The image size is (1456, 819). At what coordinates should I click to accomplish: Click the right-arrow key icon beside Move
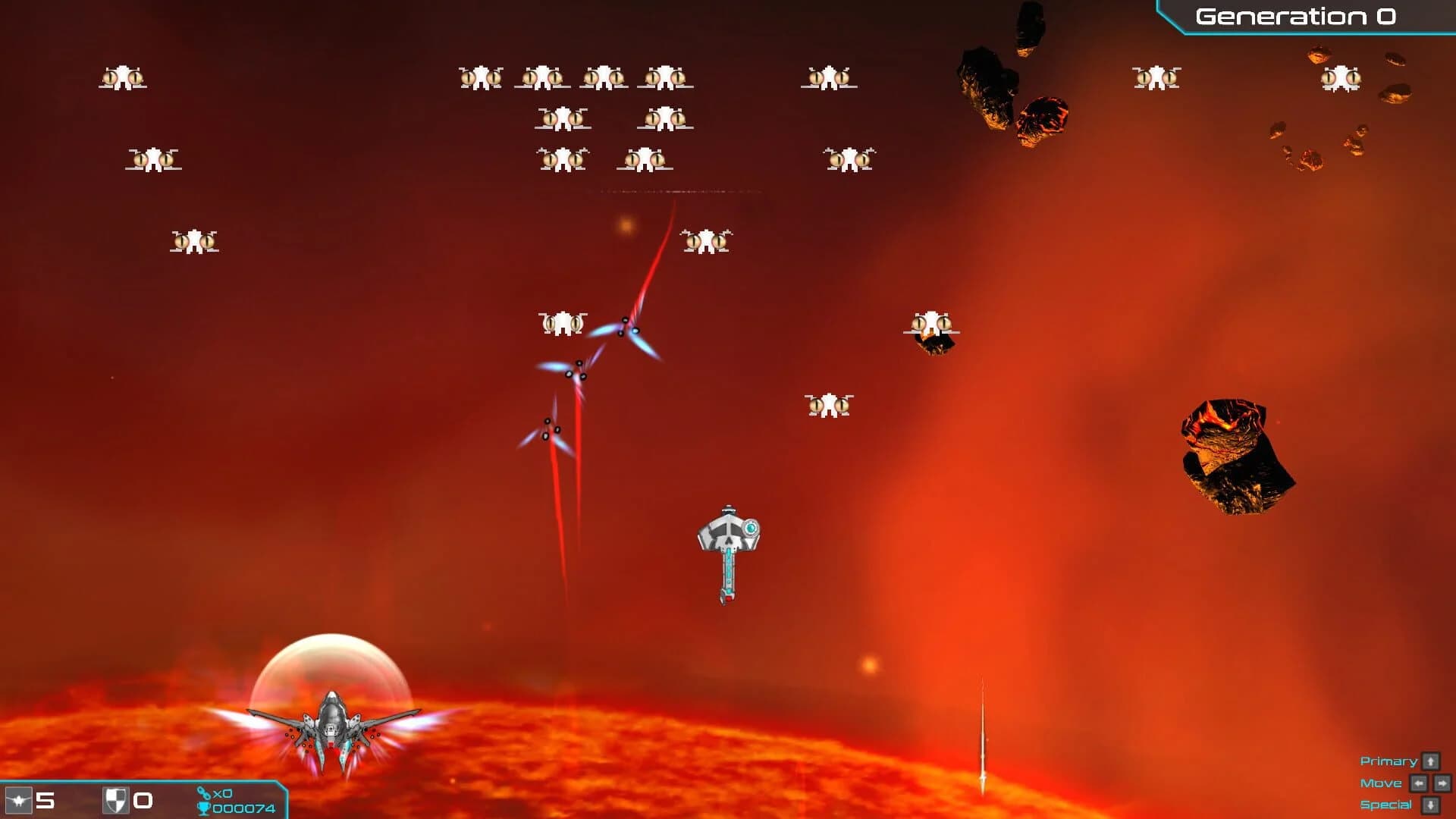(1442, 781)
